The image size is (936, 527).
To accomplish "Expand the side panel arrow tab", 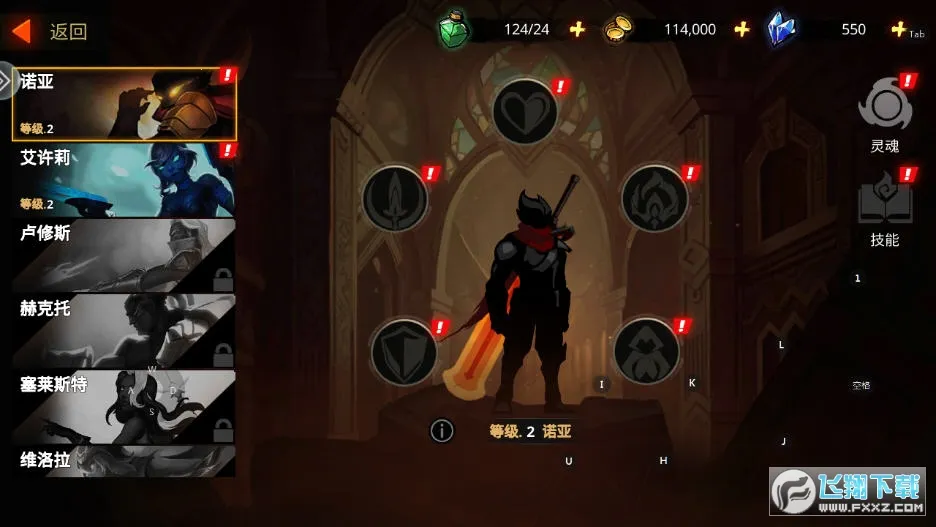I will click(x=7, y=80).
